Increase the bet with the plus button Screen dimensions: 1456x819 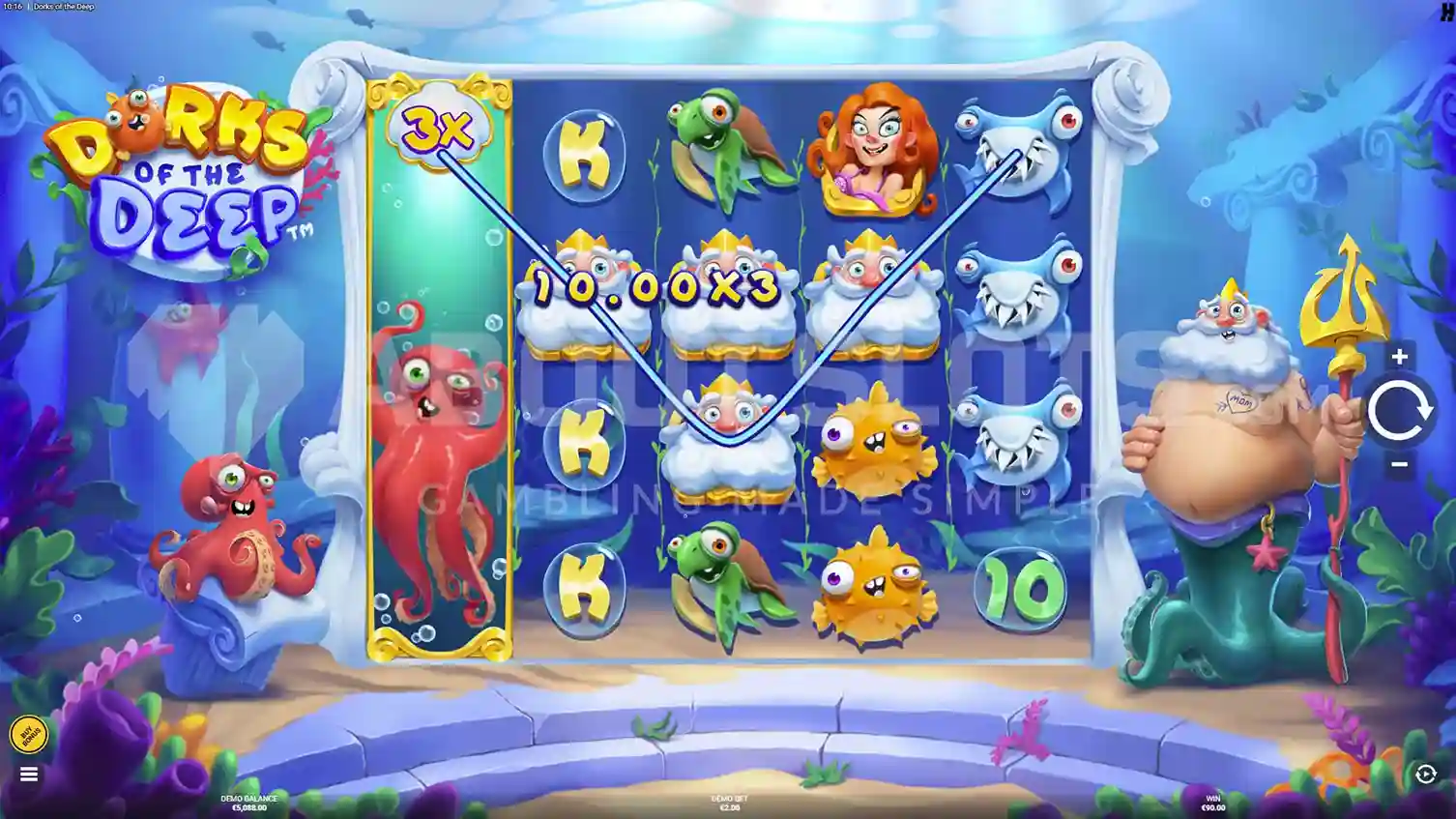1399,357
